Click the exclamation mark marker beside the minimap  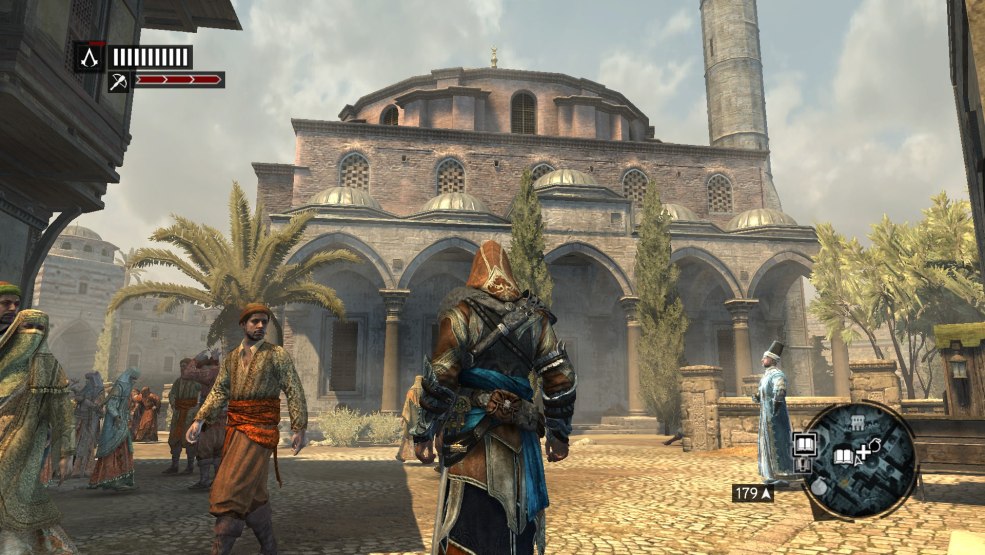click(x=802, y=464)
